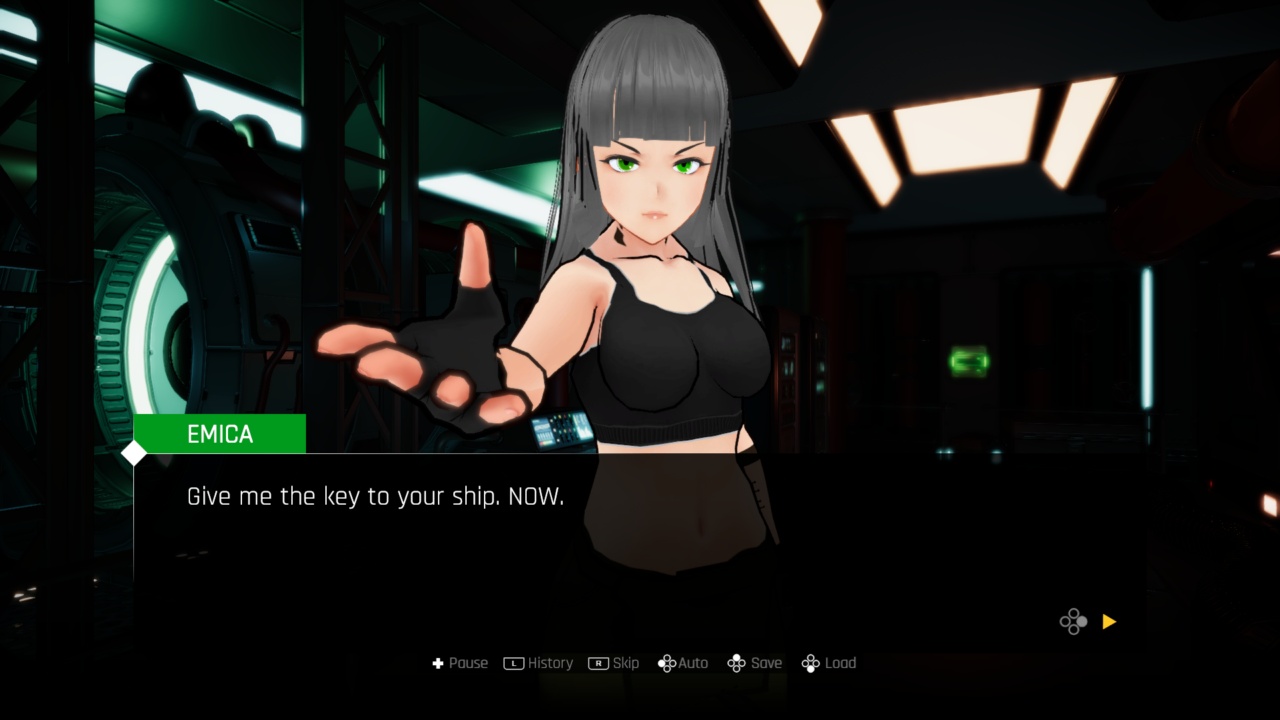Click the yellow advance arrow indicator
The image size is (1280, 720).
(x=1108, y=621)
